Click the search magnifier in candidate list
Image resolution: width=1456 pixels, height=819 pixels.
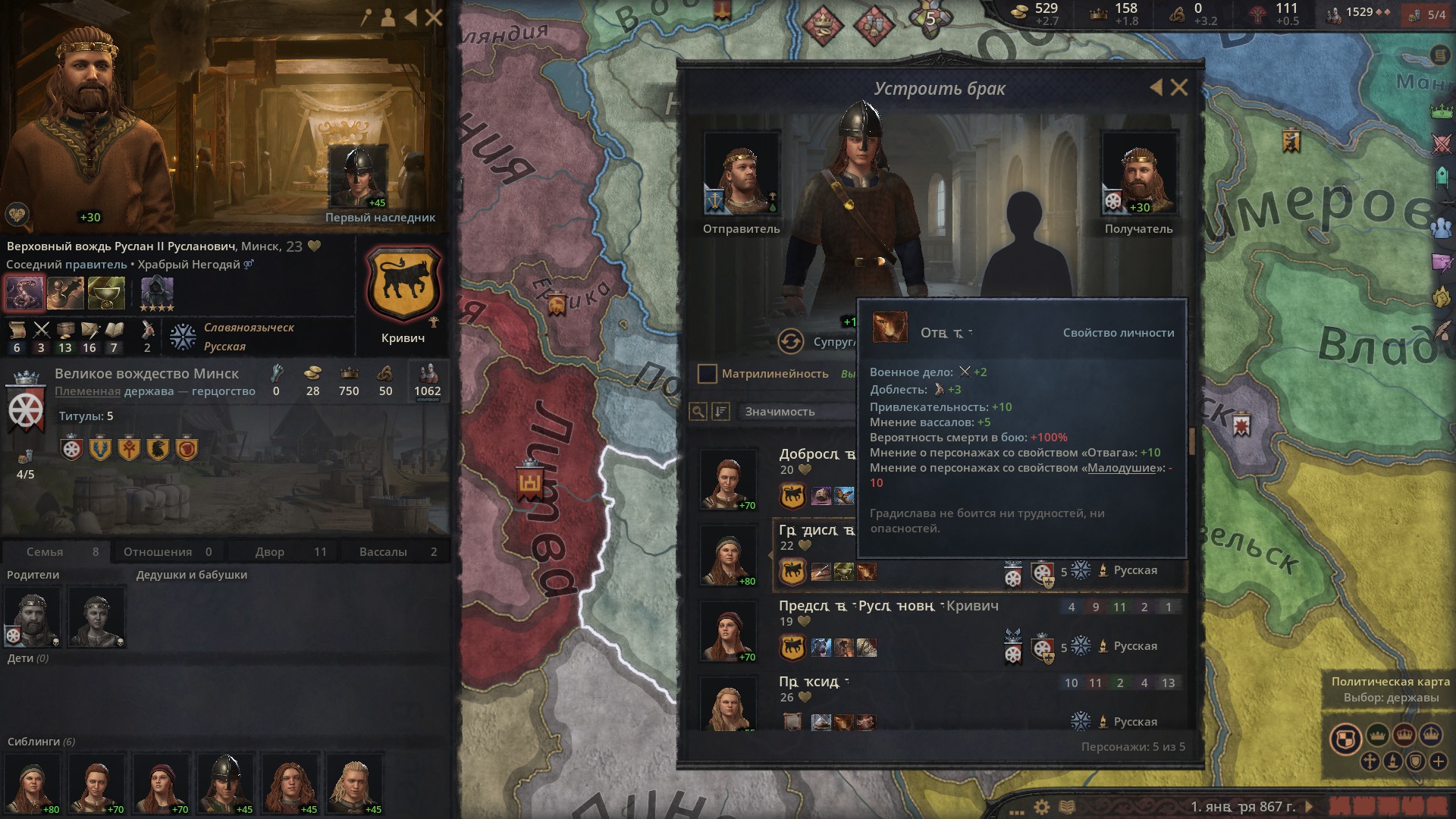[x=698, y=412]
